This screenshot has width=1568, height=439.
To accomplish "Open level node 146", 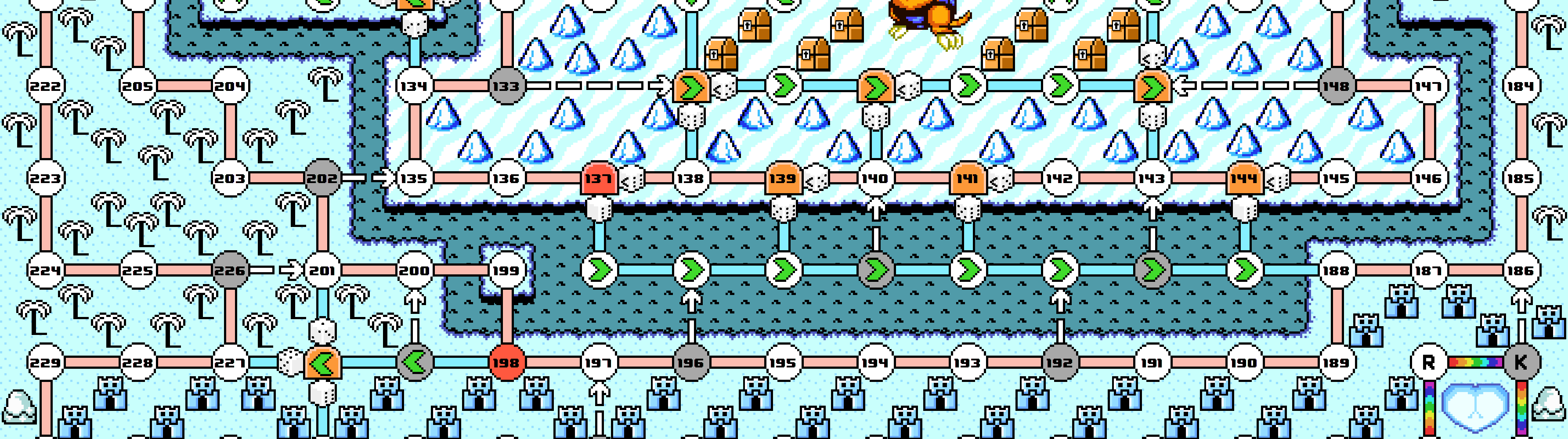I will (1429, 178).
